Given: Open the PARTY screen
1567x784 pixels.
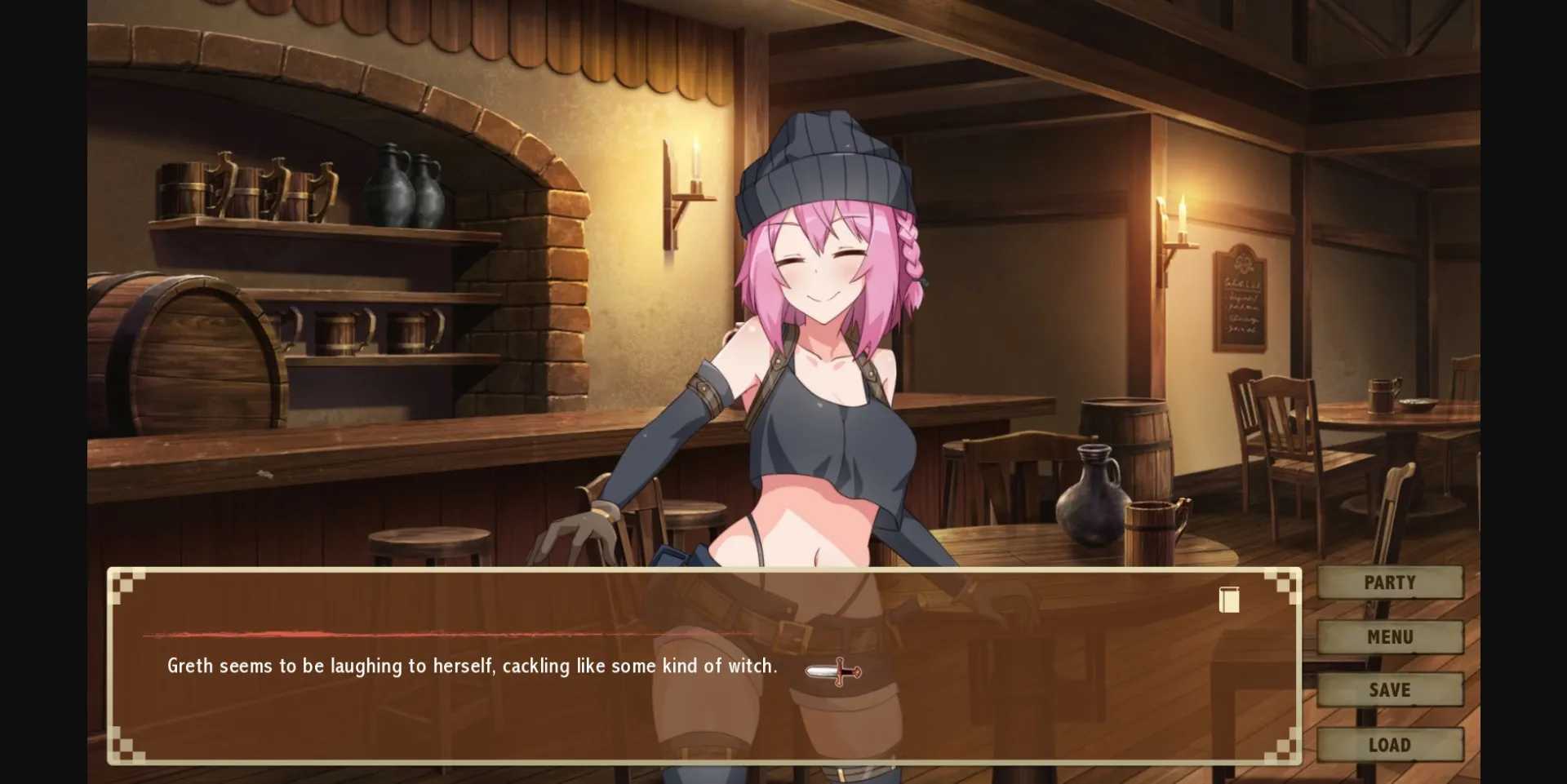Looking at the screenshot, I should coord(1390,582).
